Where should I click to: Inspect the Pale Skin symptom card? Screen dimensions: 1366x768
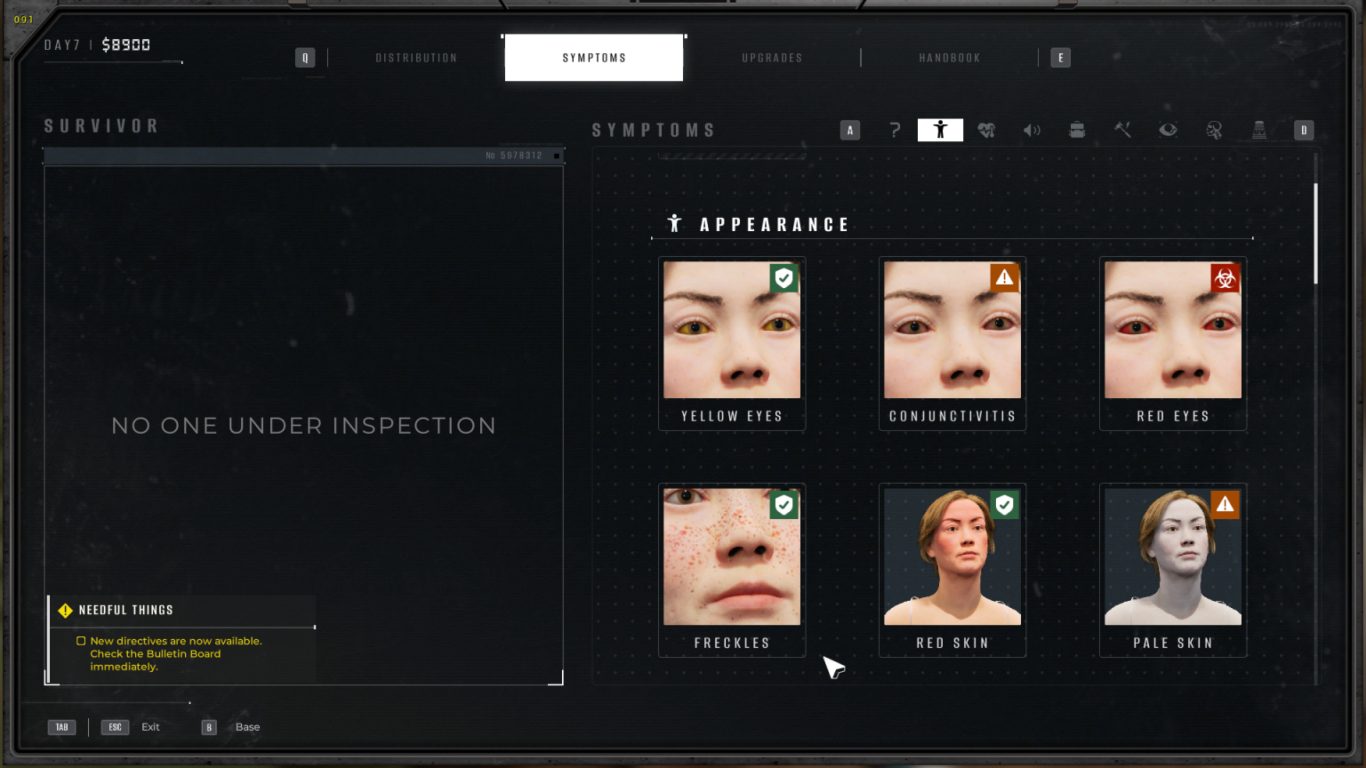tap(1173, 570)
